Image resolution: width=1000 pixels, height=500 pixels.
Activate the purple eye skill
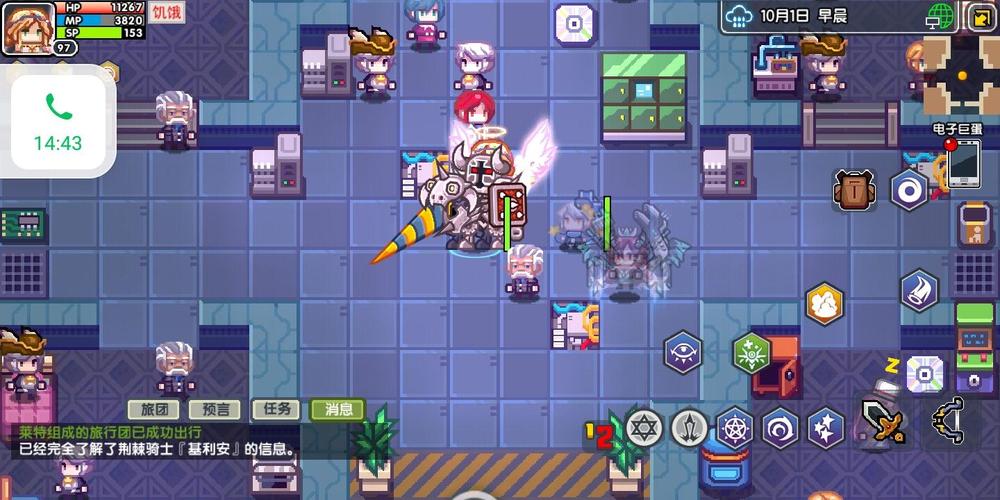pos(682,353)
